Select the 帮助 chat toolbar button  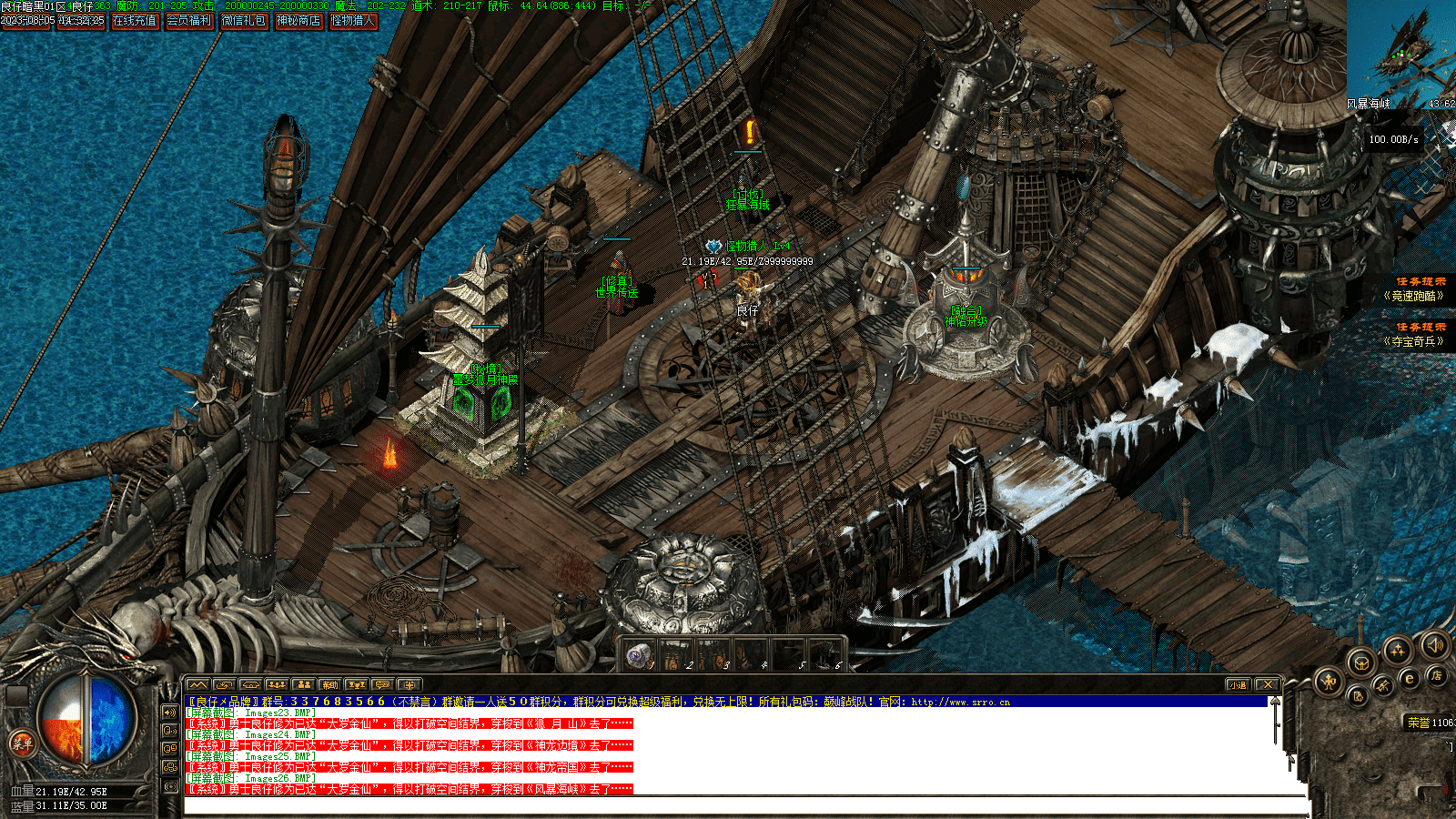pos(329,685)
